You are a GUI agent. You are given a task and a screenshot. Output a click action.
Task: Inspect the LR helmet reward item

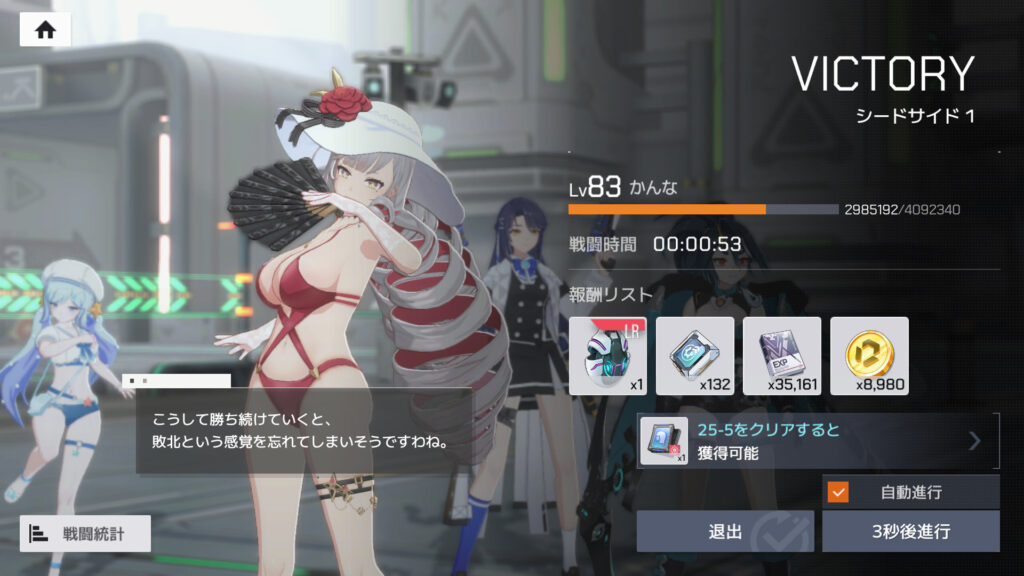coord(607,355)
